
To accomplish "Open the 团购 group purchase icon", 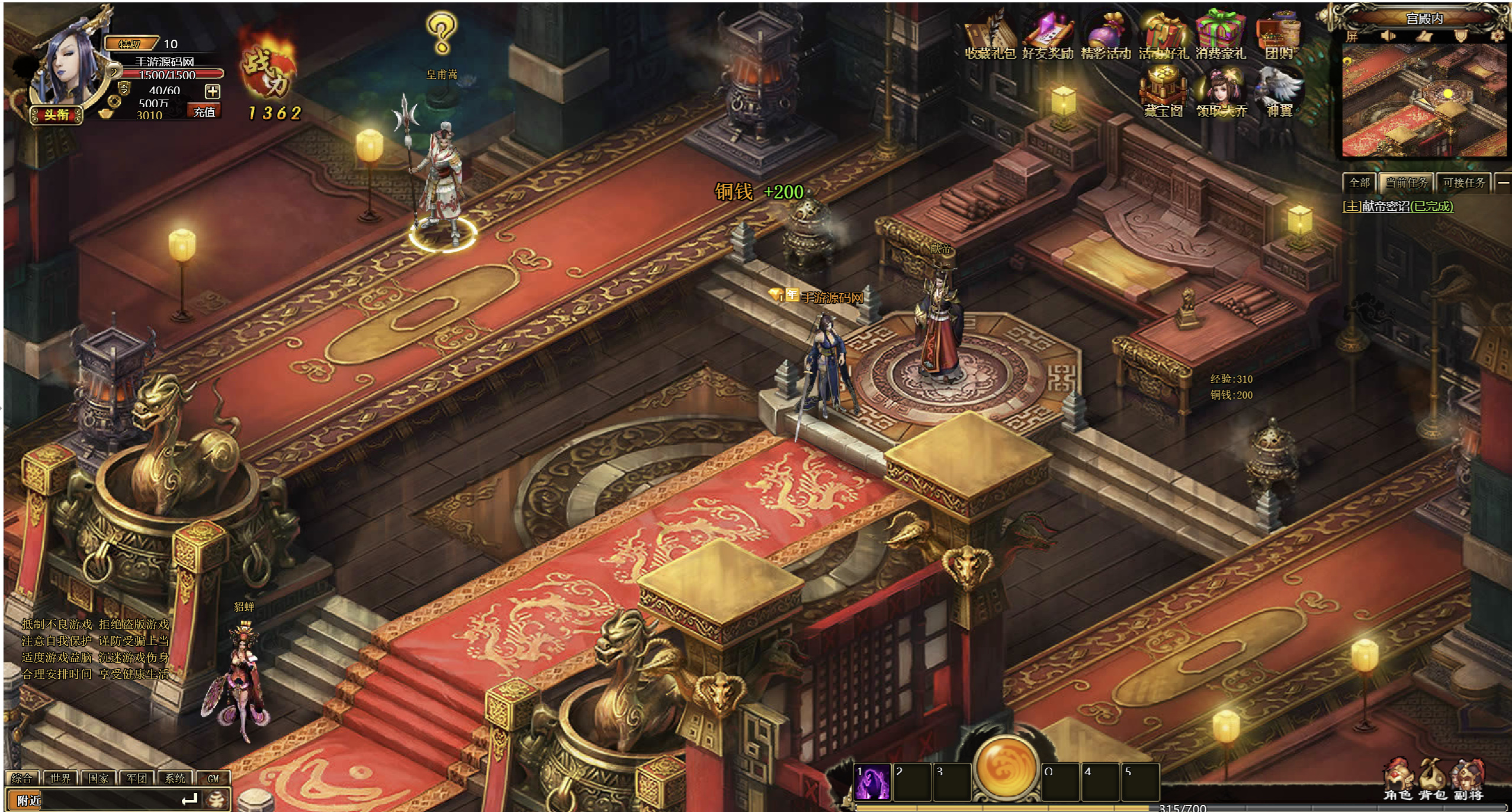I will [1279, 37].
